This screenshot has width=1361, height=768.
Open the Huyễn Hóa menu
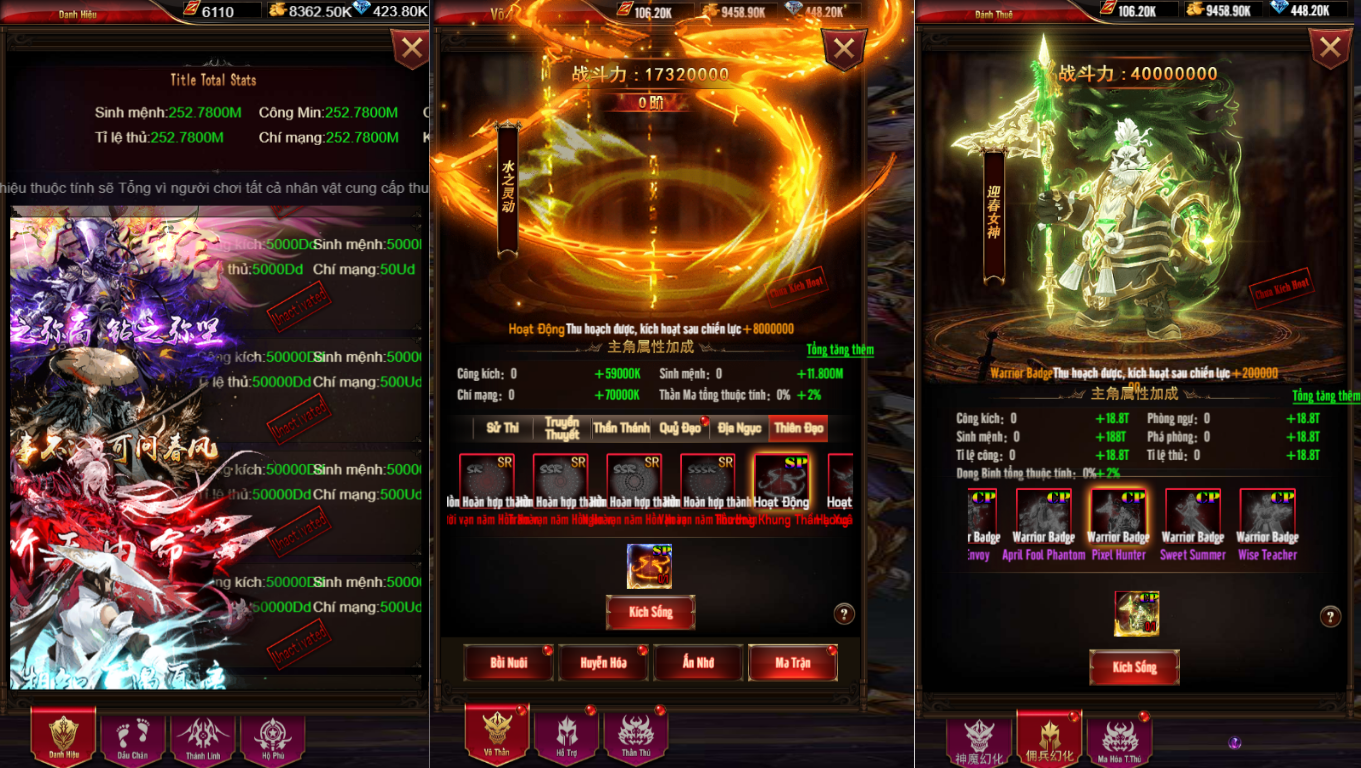click(603, 662)
